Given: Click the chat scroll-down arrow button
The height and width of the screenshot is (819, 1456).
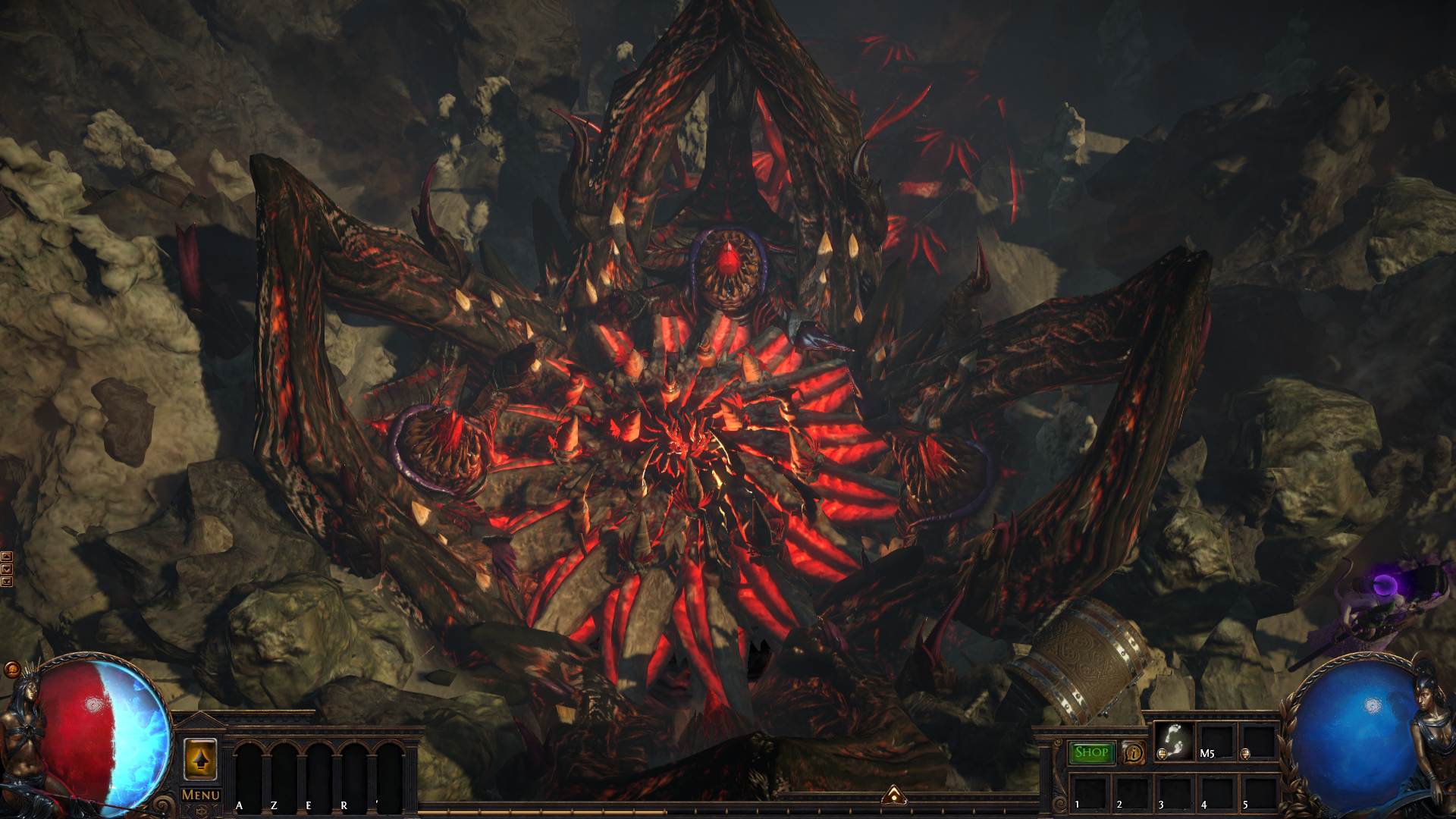Looking at the screenshot, I should (7, 569).
